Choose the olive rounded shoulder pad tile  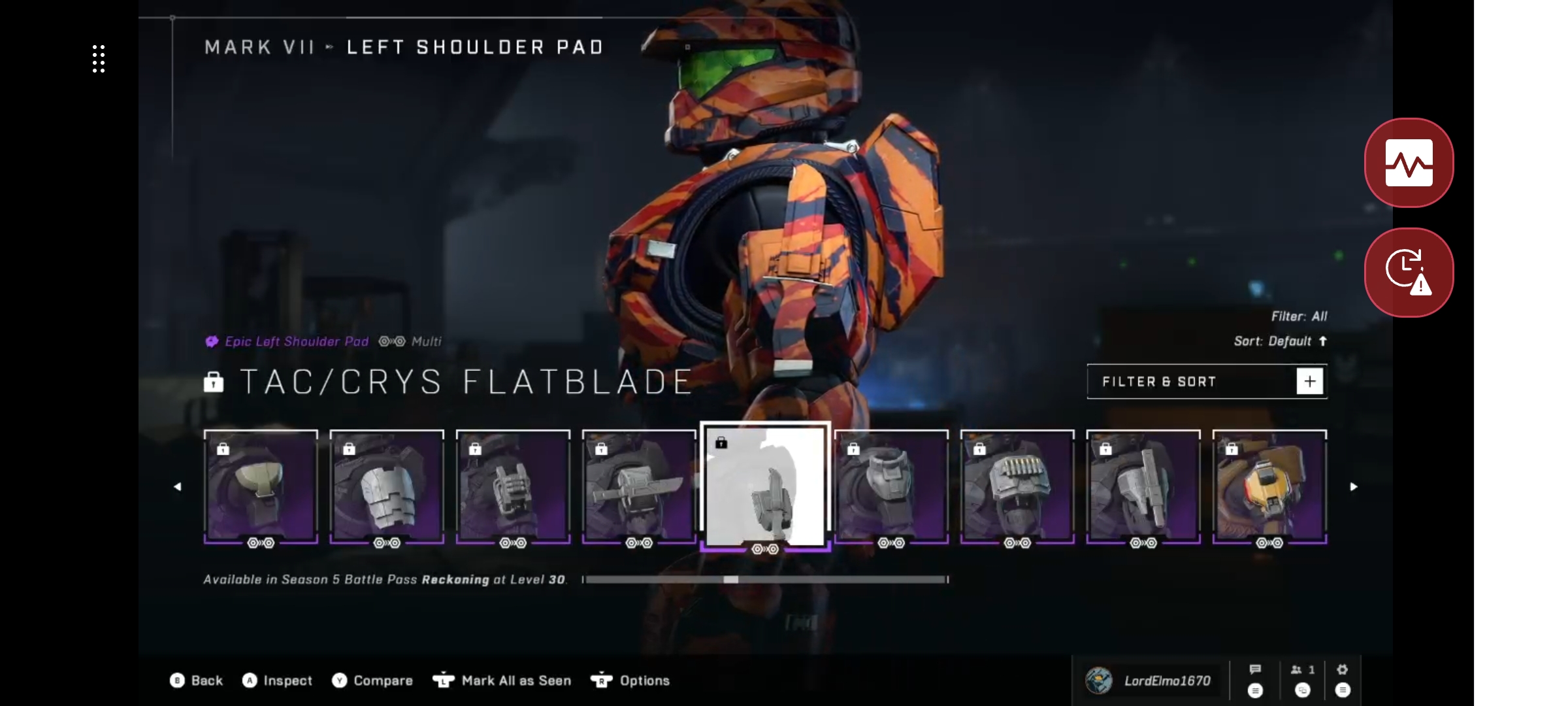click(x=261, y=486)
